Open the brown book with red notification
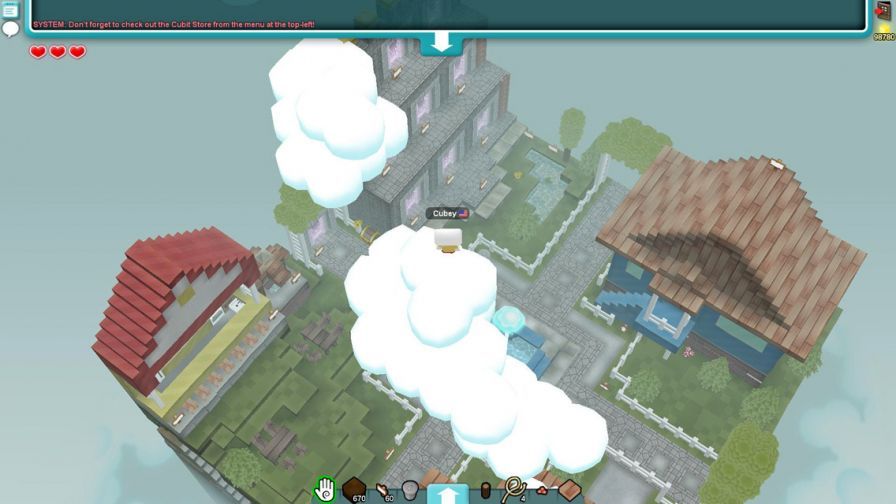The width and height of the screenshot is (896, 504). (x=883, y=11)
